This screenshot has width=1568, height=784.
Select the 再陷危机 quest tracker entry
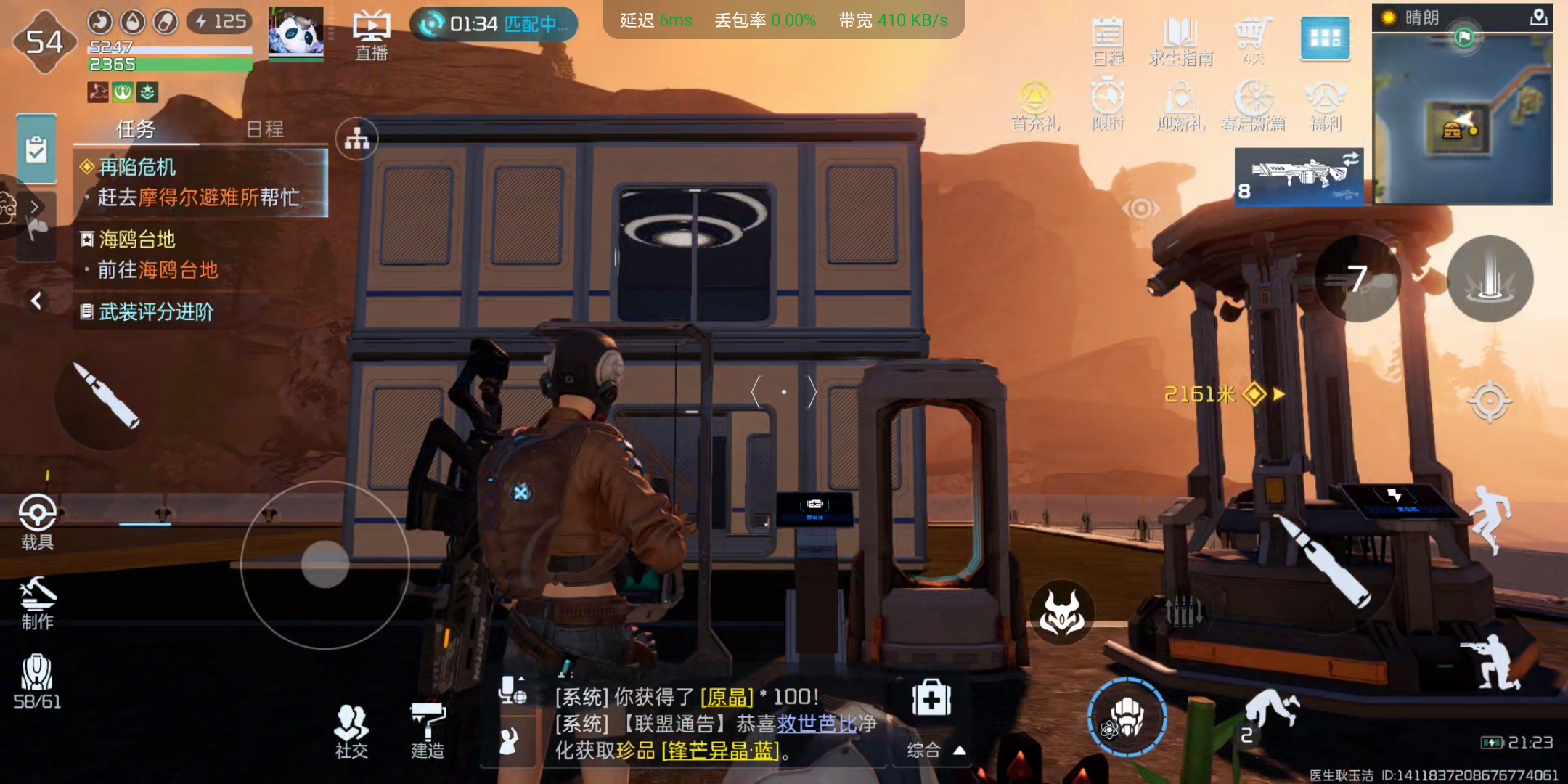point(200,182)
